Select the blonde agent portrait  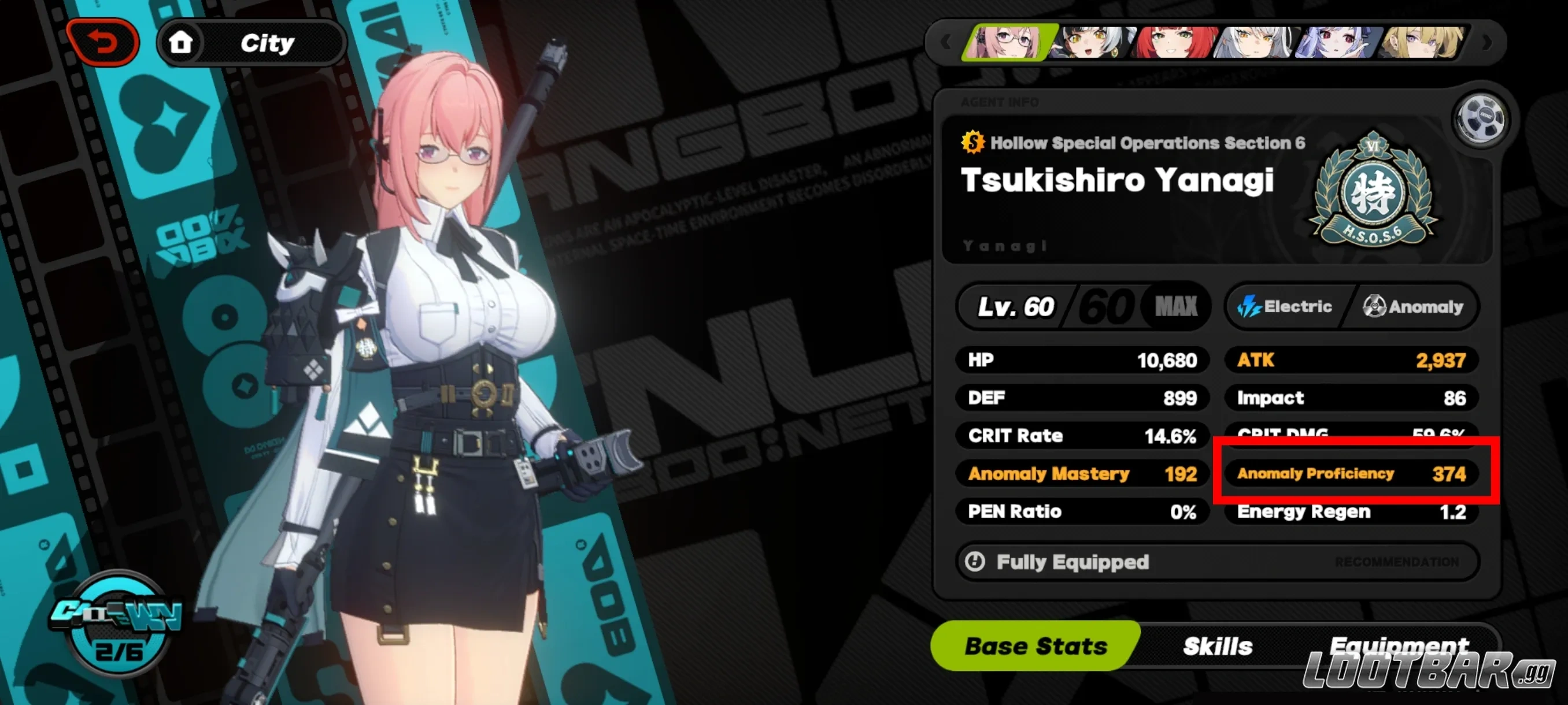[x=1422, y=43]
